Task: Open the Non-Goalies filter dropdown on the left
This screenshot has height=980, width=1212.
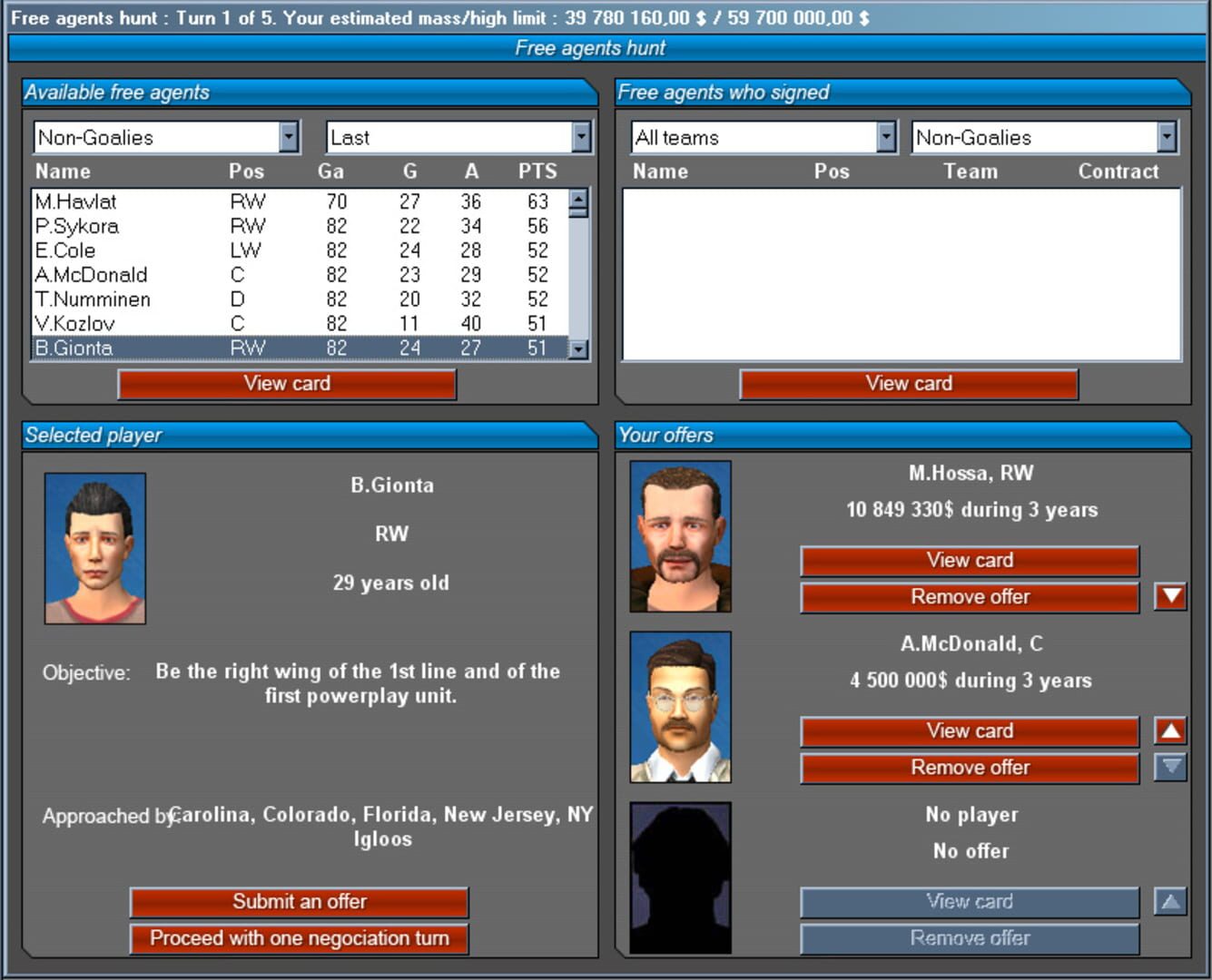Action: pyautogui.click(x=289, y=136)
